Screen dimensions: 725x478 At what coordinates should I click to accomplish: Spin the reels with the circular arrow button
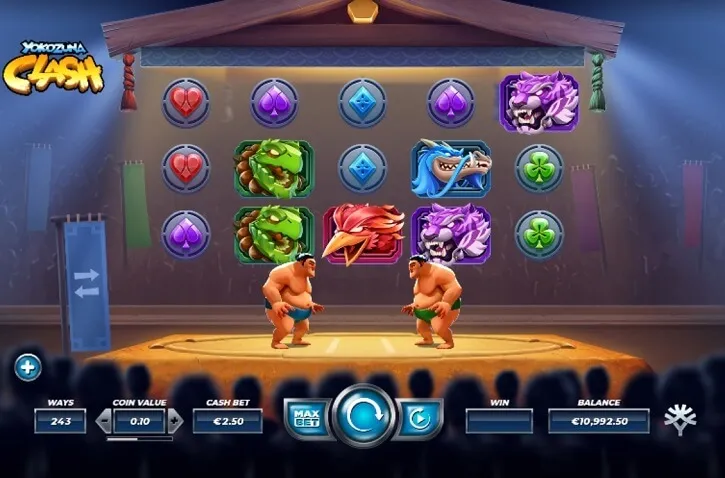[x=363, y=418]
